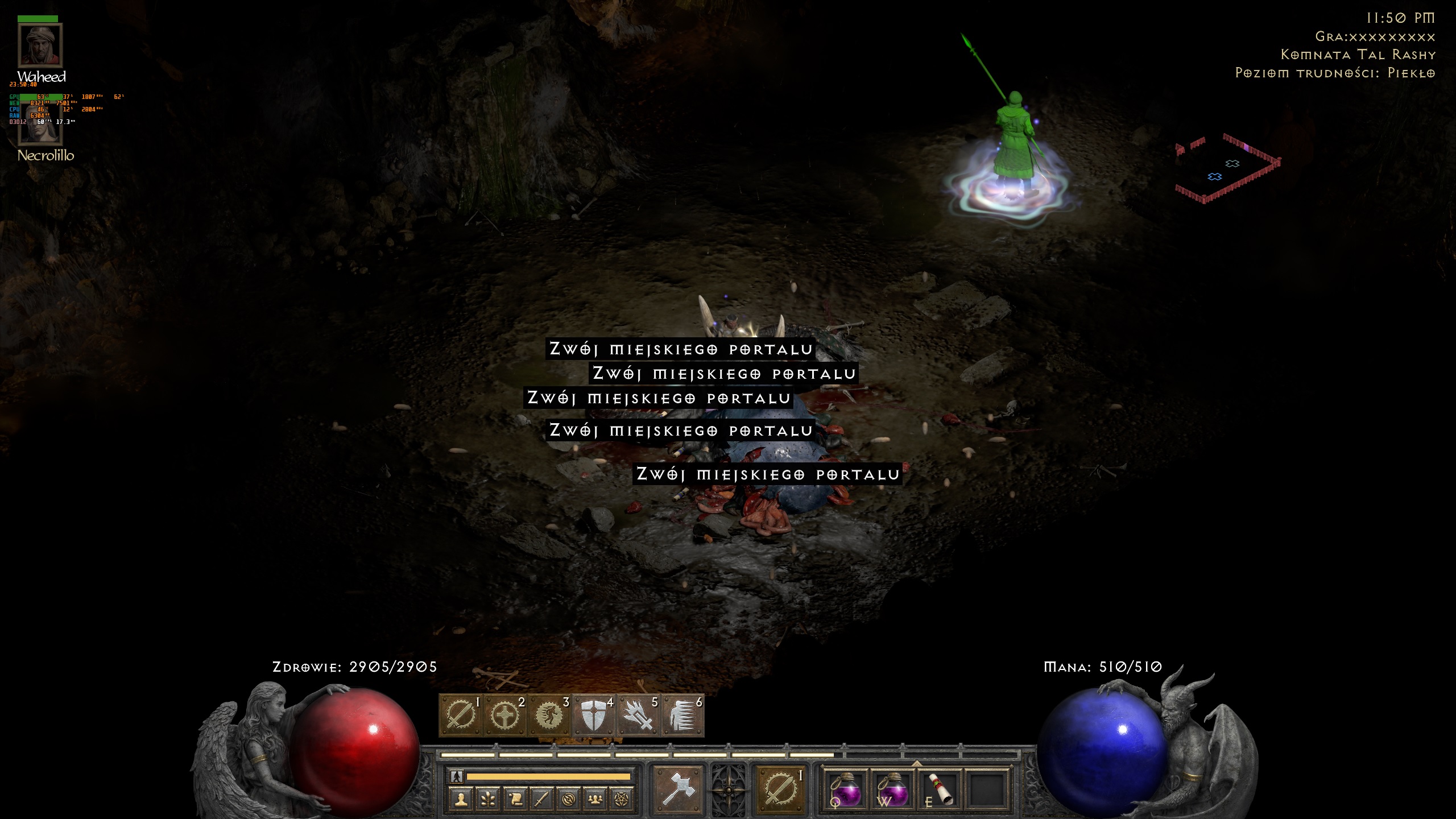Show the skill tree panel
The height and width of the screenshot is (819, 1456).
[x=488, y=800]
